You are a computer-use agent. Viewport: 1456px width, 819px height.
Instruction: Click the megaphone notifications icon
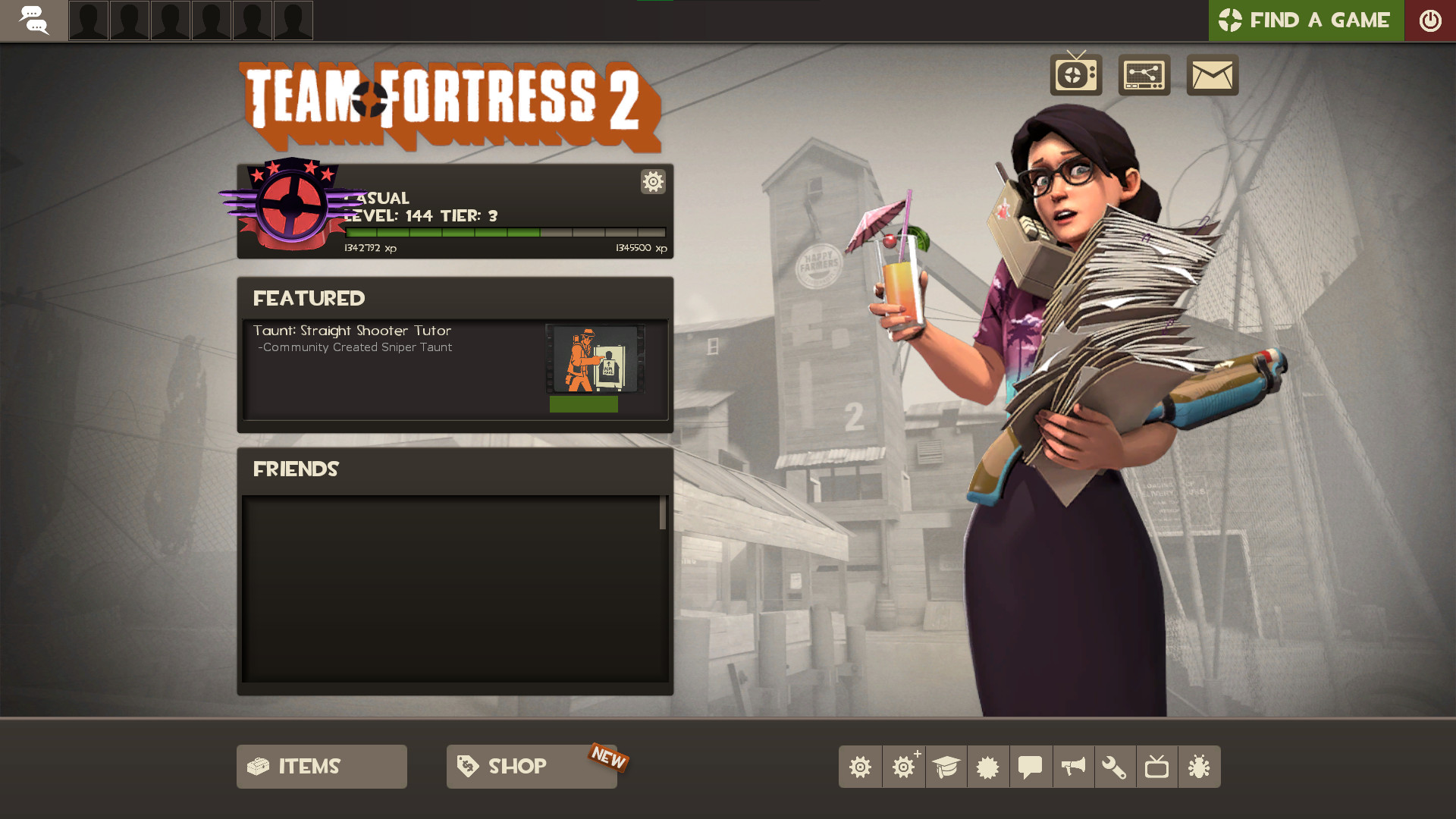(x=1072, y=767)
